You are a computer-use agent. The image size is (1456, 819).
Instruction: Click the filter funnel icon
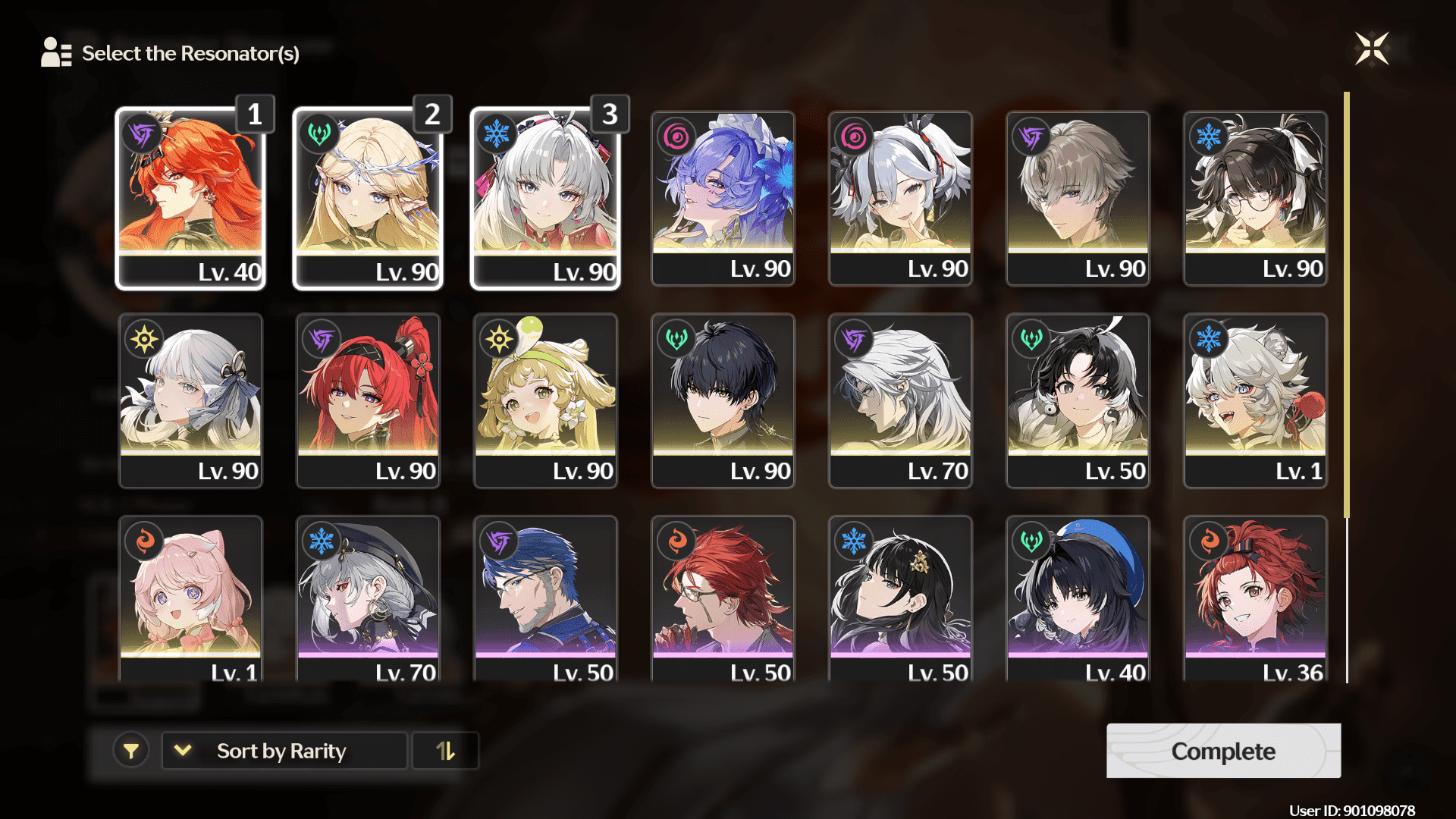[x=132, y=751]
